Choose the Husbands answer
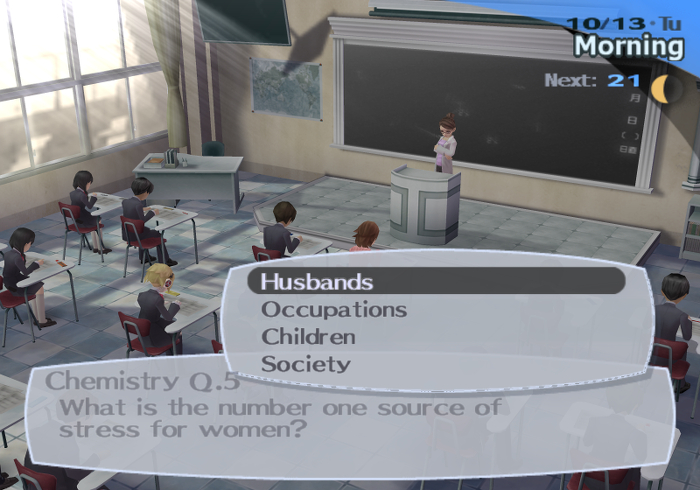 (x=317, y=282)
